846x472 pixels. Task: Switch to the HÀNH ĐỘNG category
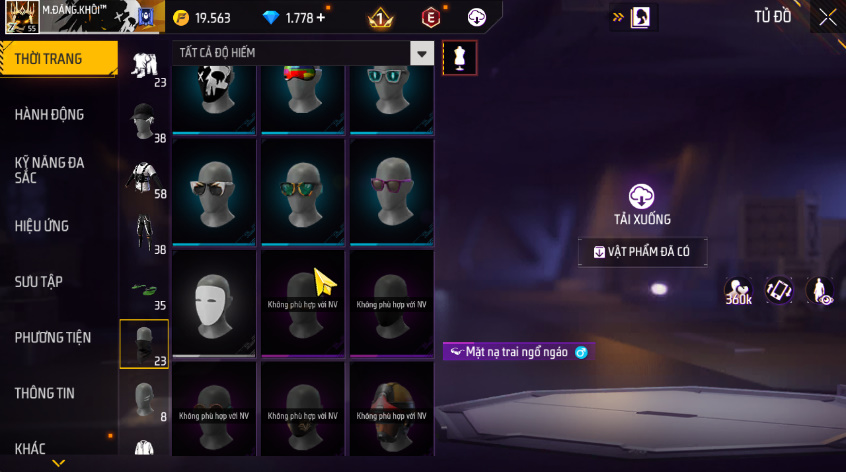[x=50, y=114]
